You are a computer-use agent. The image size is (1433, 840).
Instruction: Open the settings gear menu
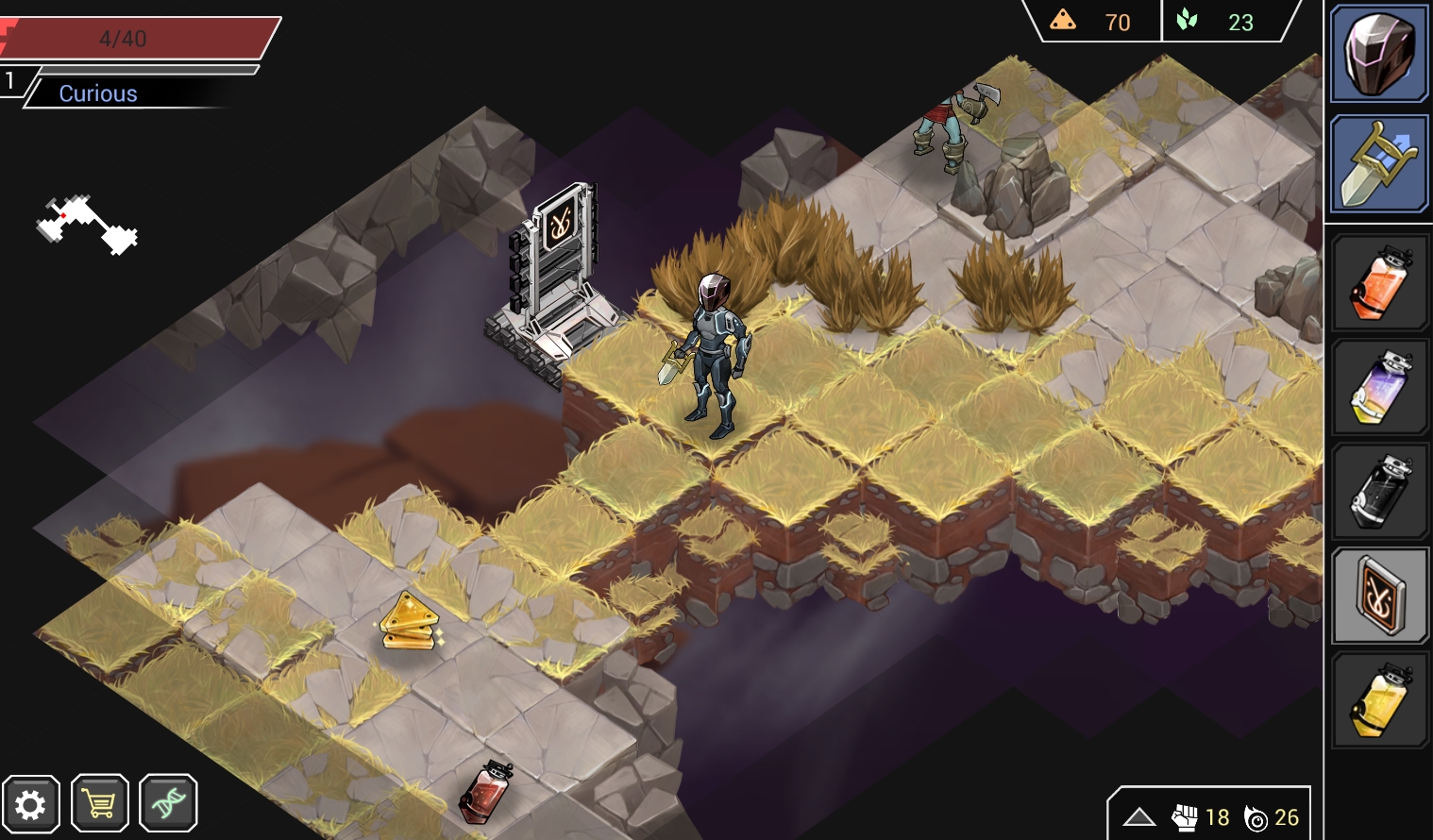click(31, 804)
